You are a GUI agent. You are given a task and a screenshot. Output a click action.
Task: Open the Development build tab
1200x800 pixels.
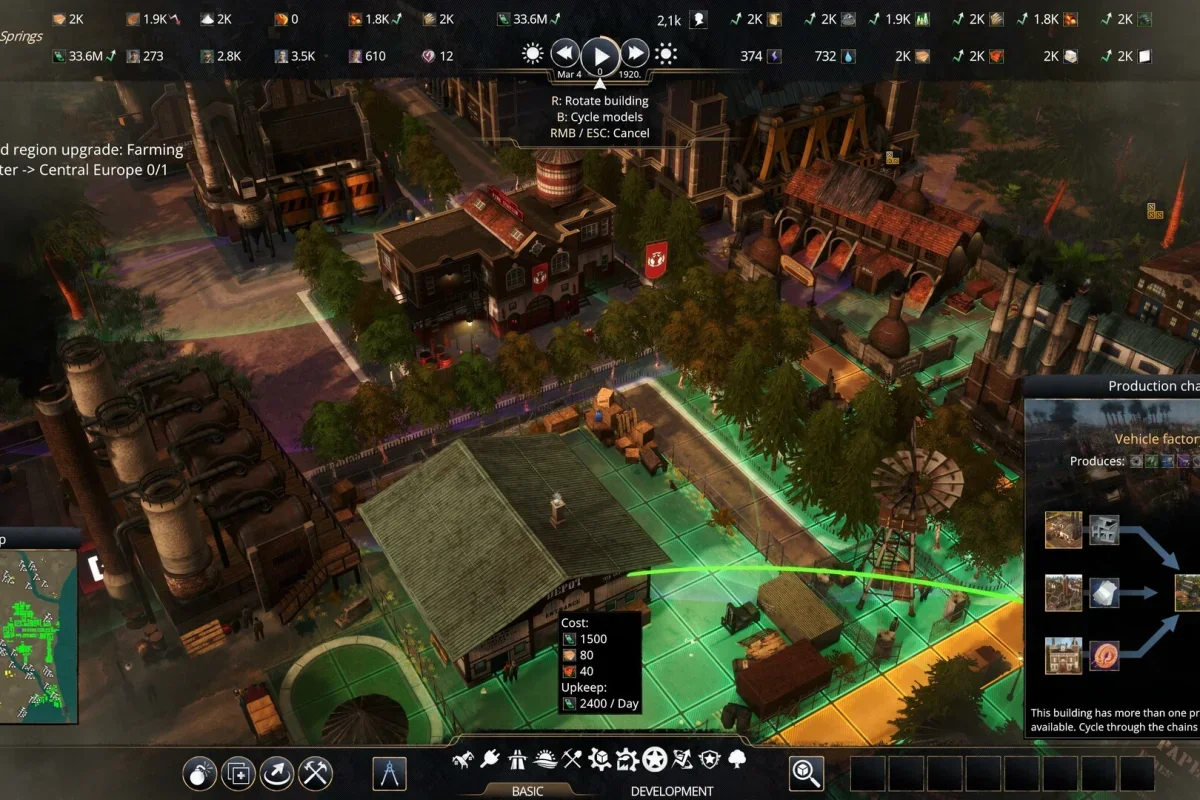[x=672, y=790]
